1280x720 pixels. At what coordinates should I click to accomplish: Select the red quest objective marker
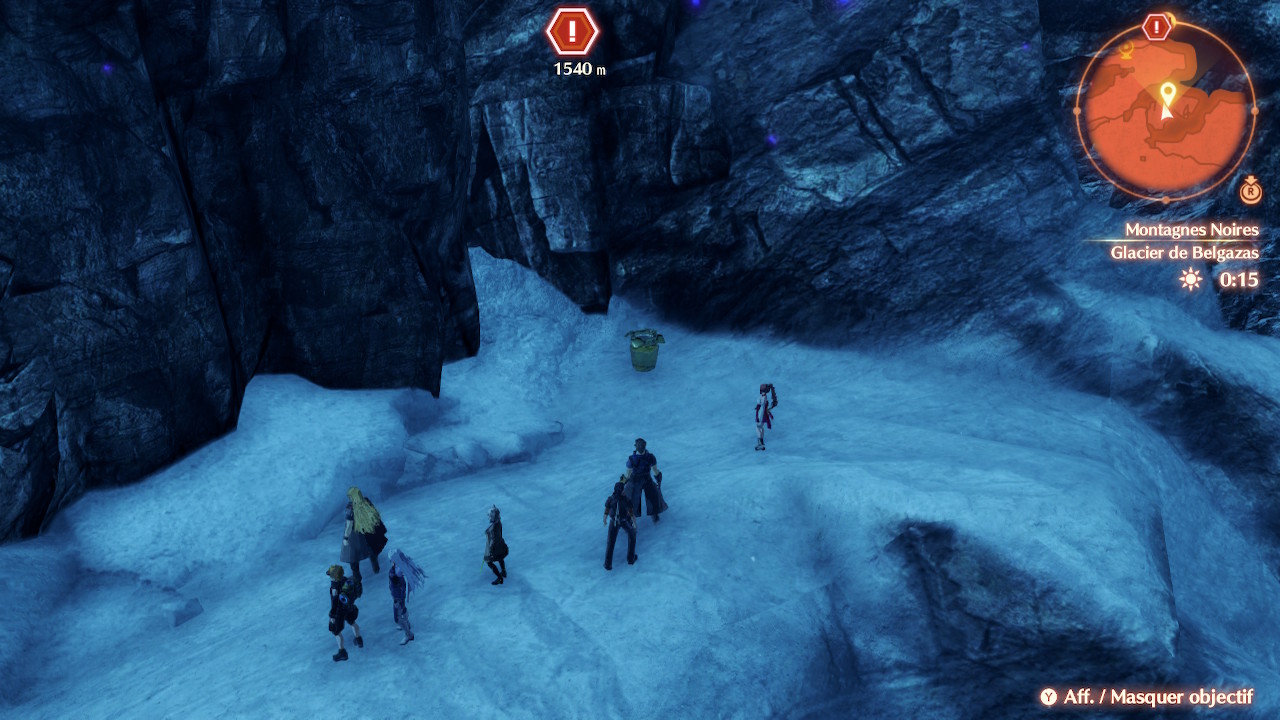(572, 32)
